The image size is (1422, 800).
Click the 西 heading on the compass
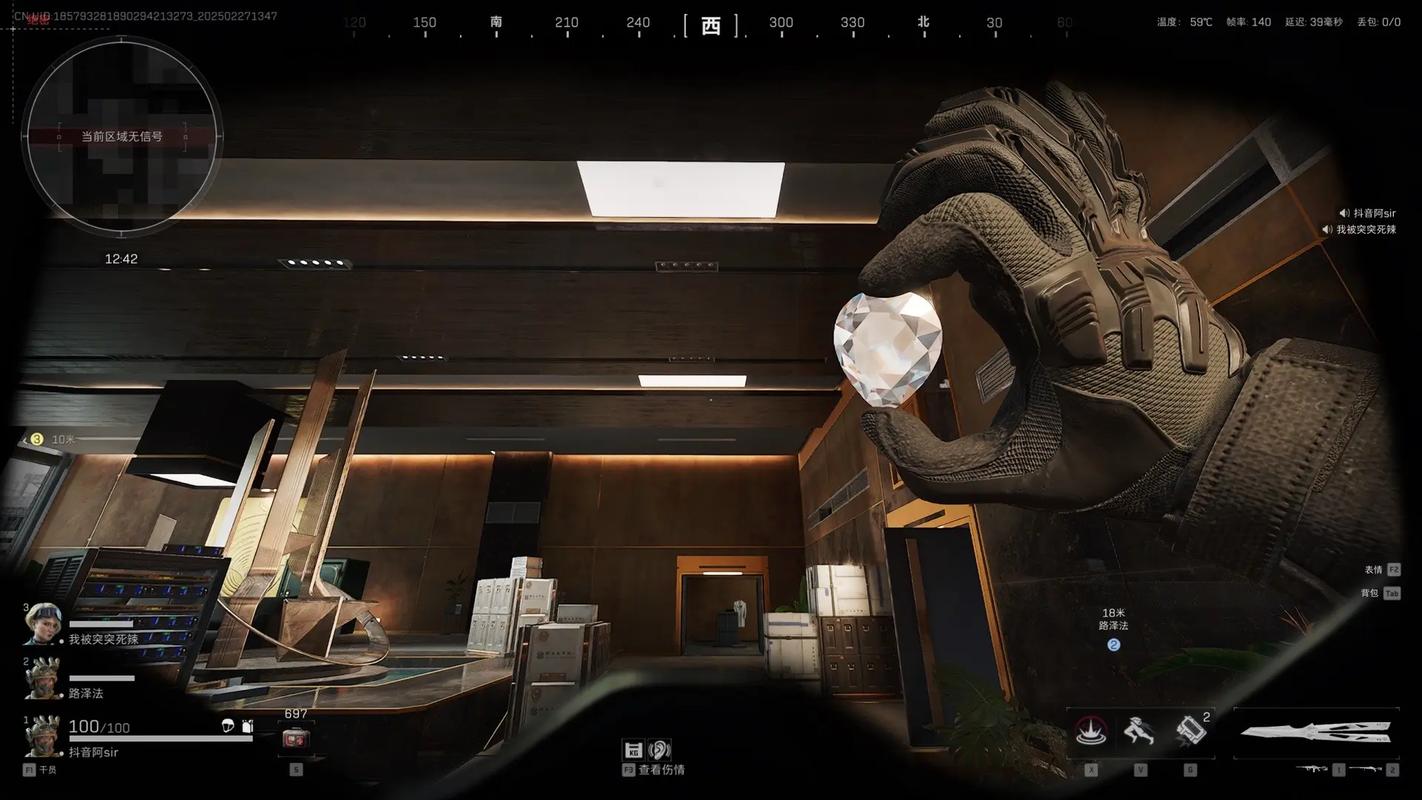tap(711, 25)
